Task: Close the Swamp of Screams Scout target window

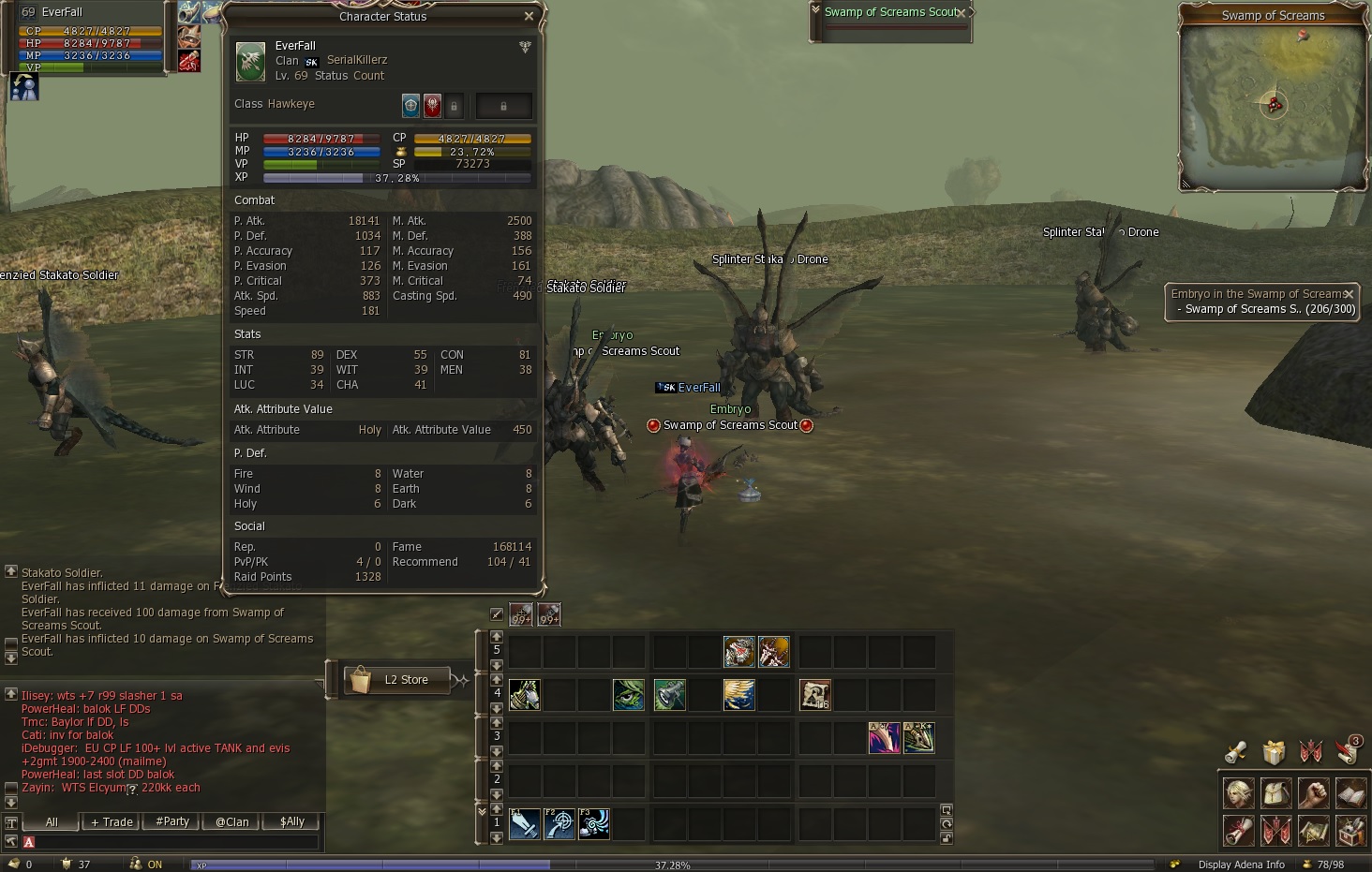Action: [x=962, y=12]
